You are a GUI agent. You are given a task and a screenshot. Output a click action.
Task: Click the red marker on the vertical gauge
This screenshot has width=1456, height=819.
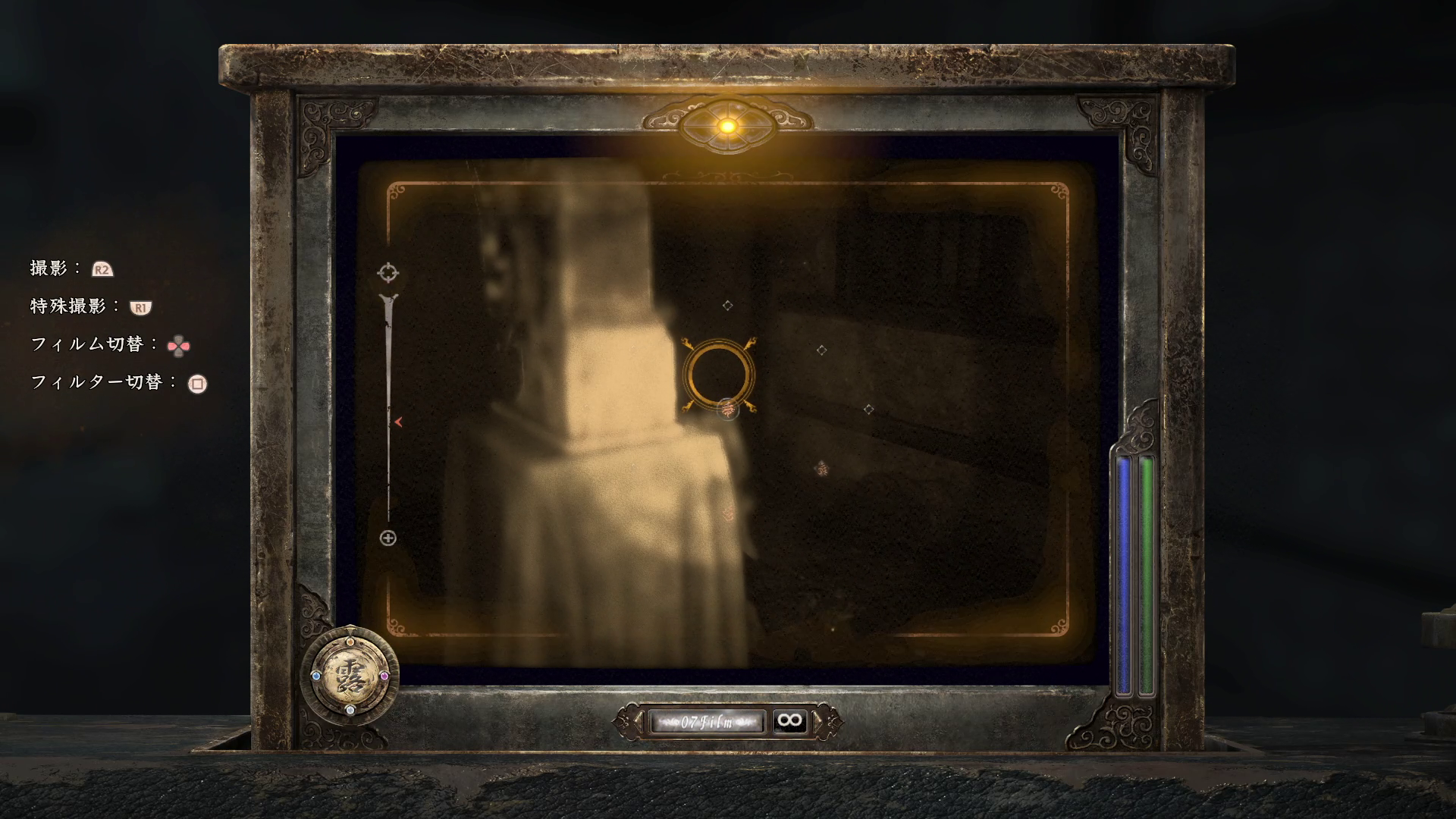[x=397, y=422]
